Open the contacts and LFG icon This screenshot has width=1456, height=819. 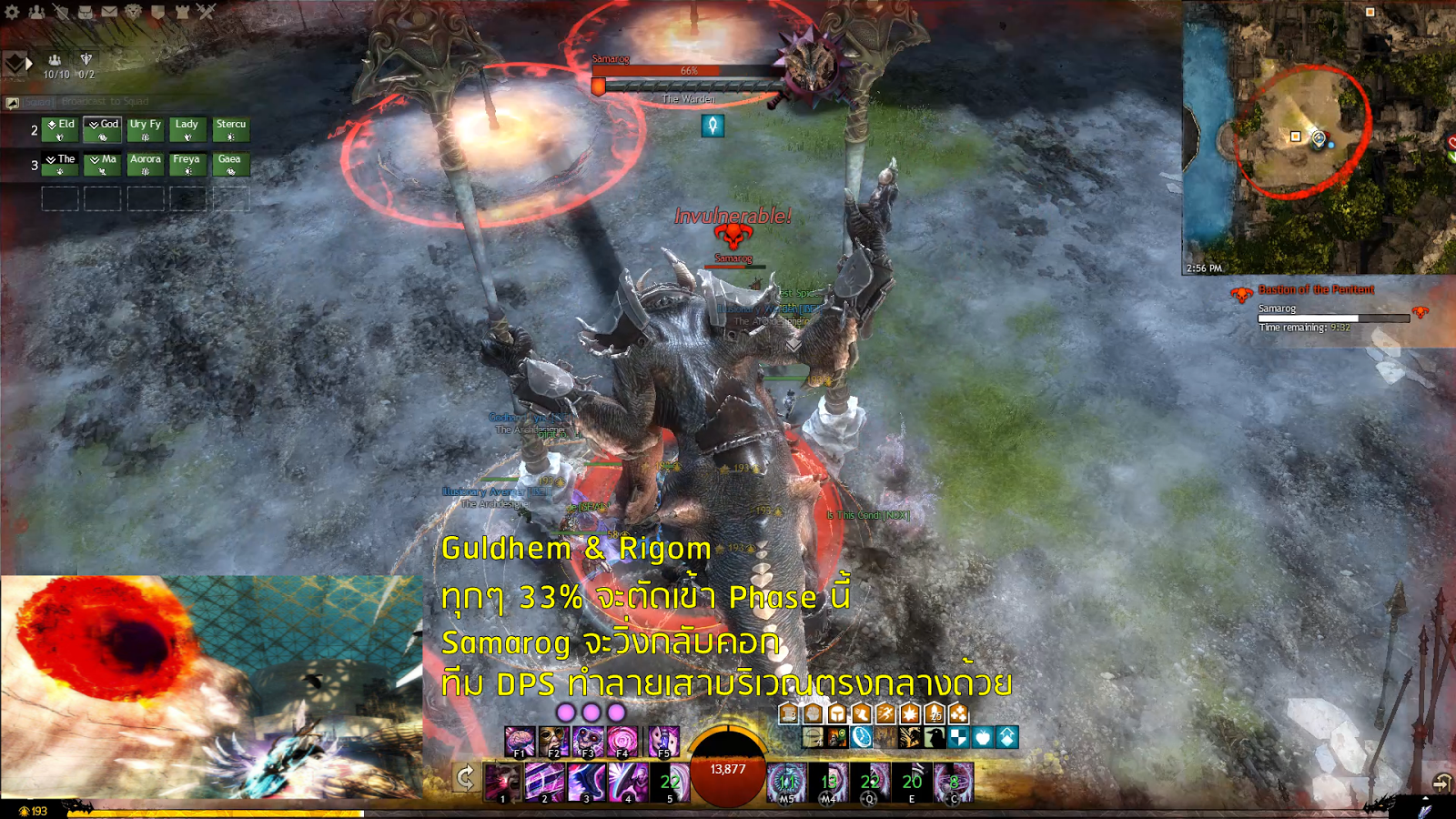pos(37,13)
